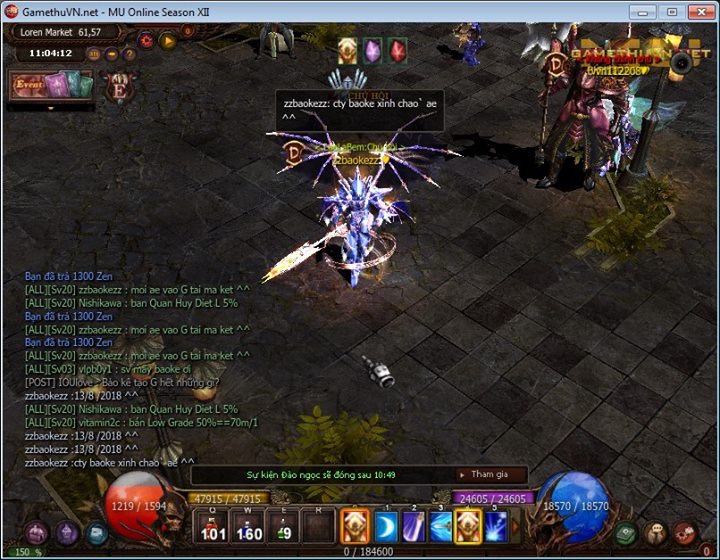Click the main active skill icon
The width and height of the screenshot is (720, 560).
[356, 526]
